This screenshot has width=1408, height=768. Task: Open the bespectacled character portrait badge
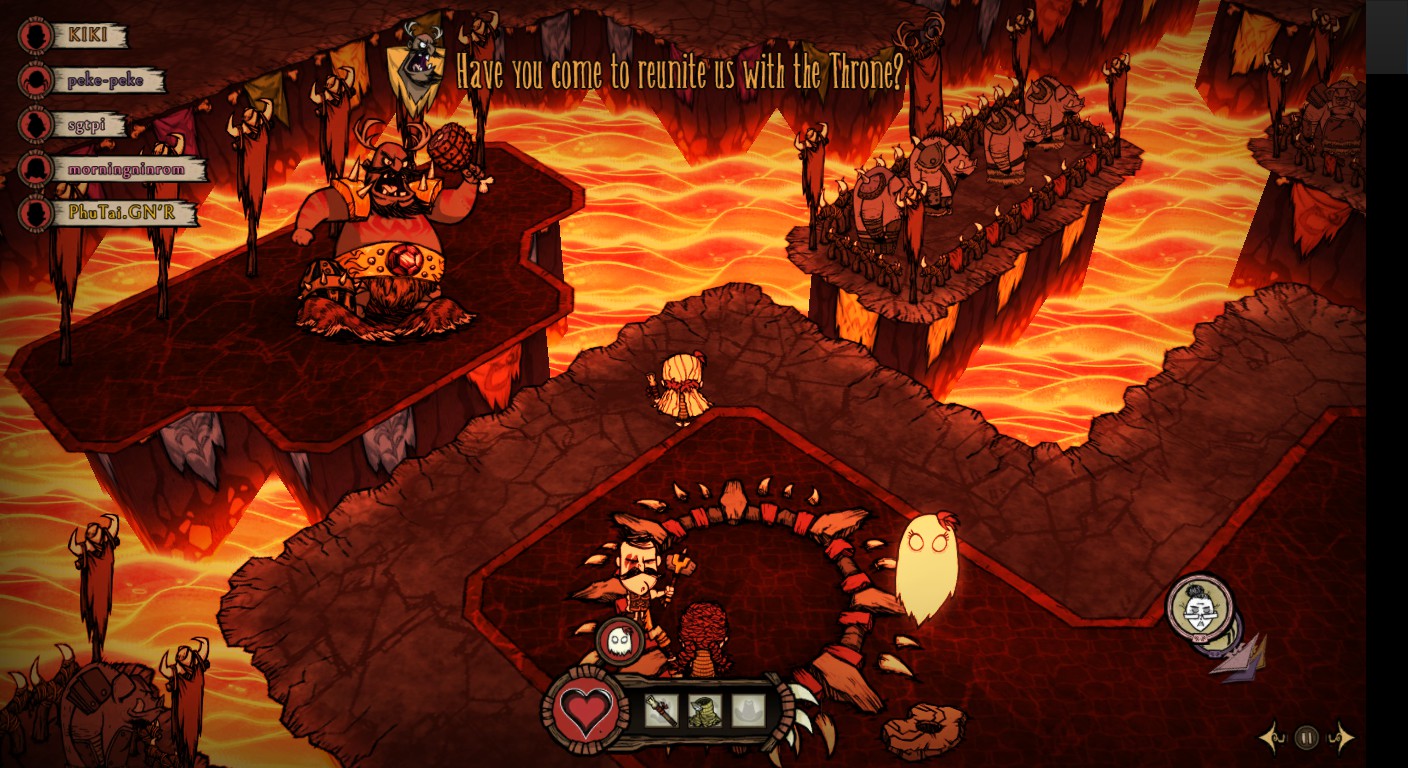[1199, 607]
